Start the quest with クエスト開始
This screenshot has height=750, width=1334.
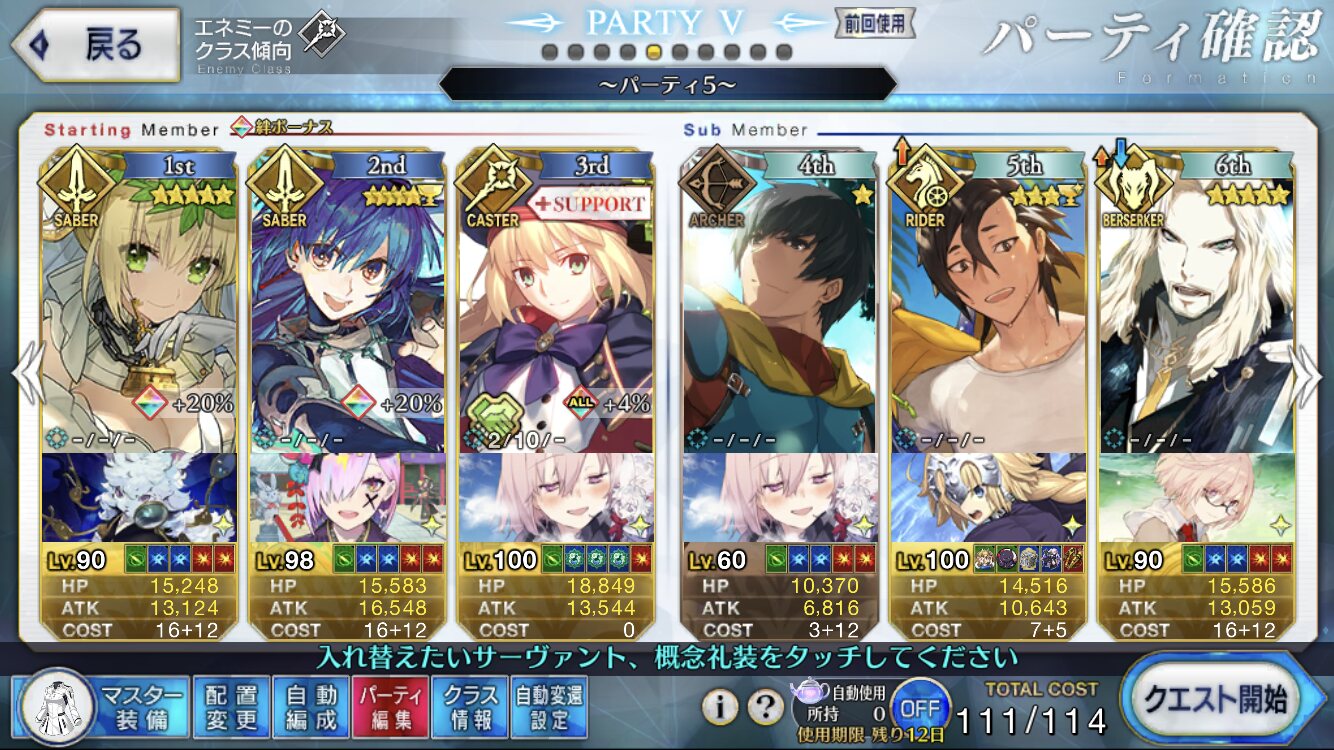tap(1223, 699)
